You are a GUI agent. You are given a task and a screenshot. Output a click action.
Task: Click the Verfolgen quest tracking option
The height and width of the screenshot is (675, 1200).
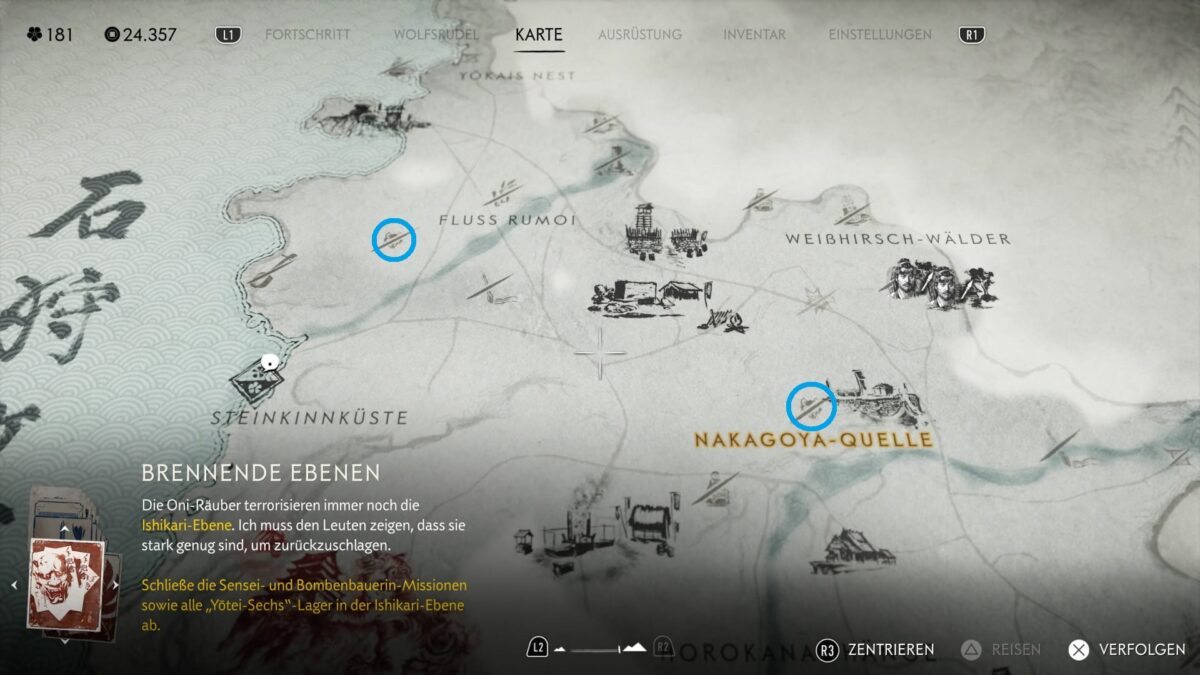(x=1127, y=649)
